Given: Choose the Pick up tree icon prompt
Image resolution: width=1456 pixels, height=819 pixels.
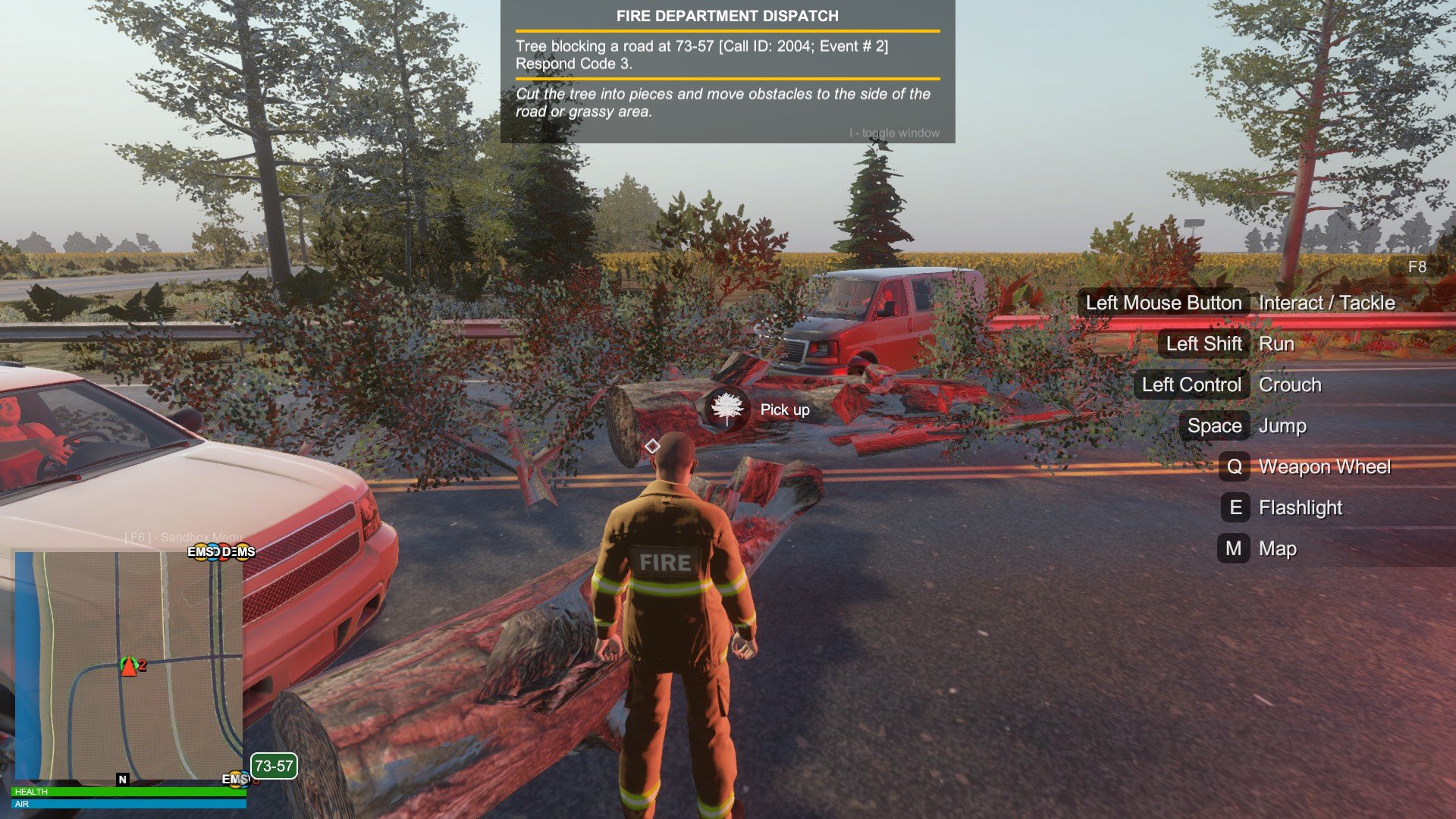Looking at the screenshot, I should coord(727,409).
